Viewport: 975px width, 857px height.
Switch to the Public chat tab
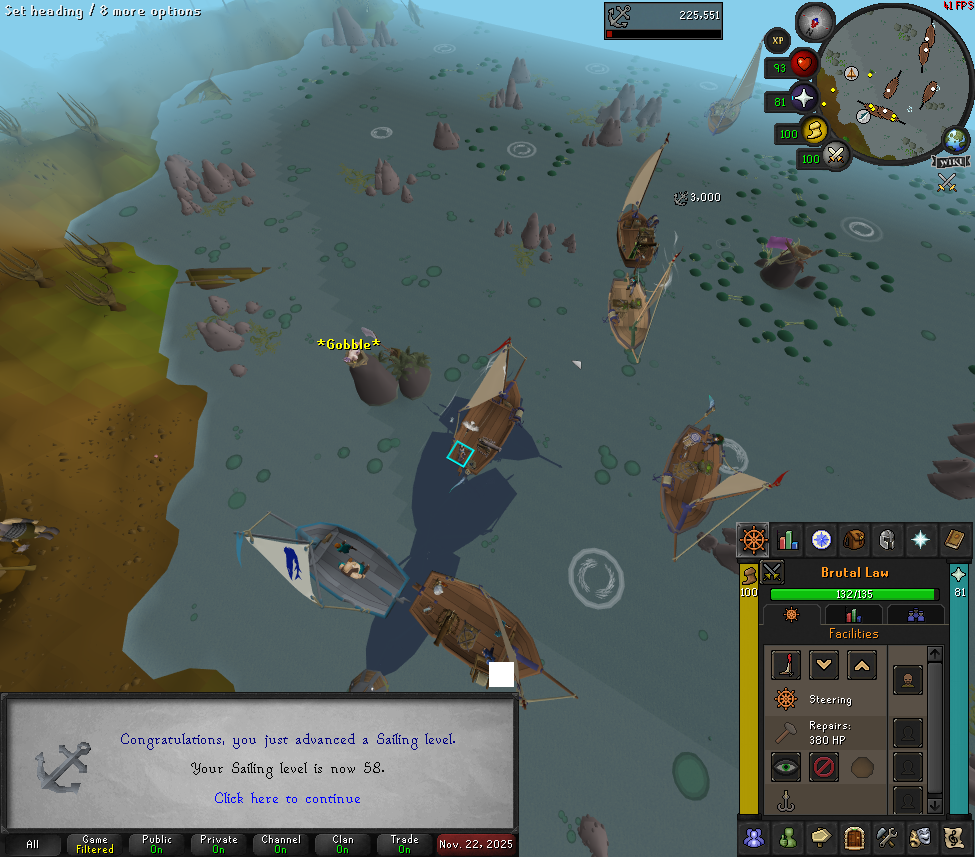point(156,844)
